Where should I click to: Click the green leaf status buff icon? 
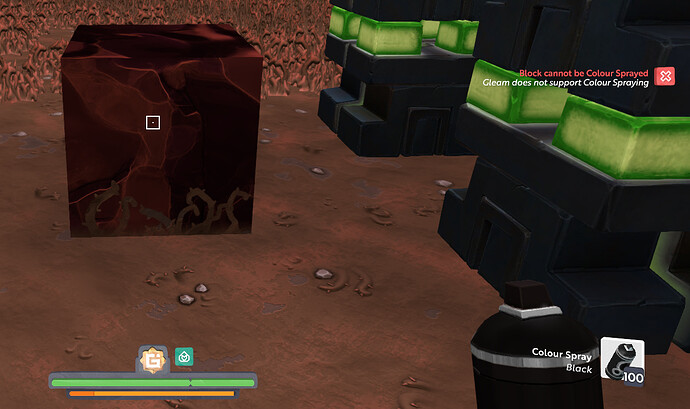pyautogui.click(x=184, y=355)
